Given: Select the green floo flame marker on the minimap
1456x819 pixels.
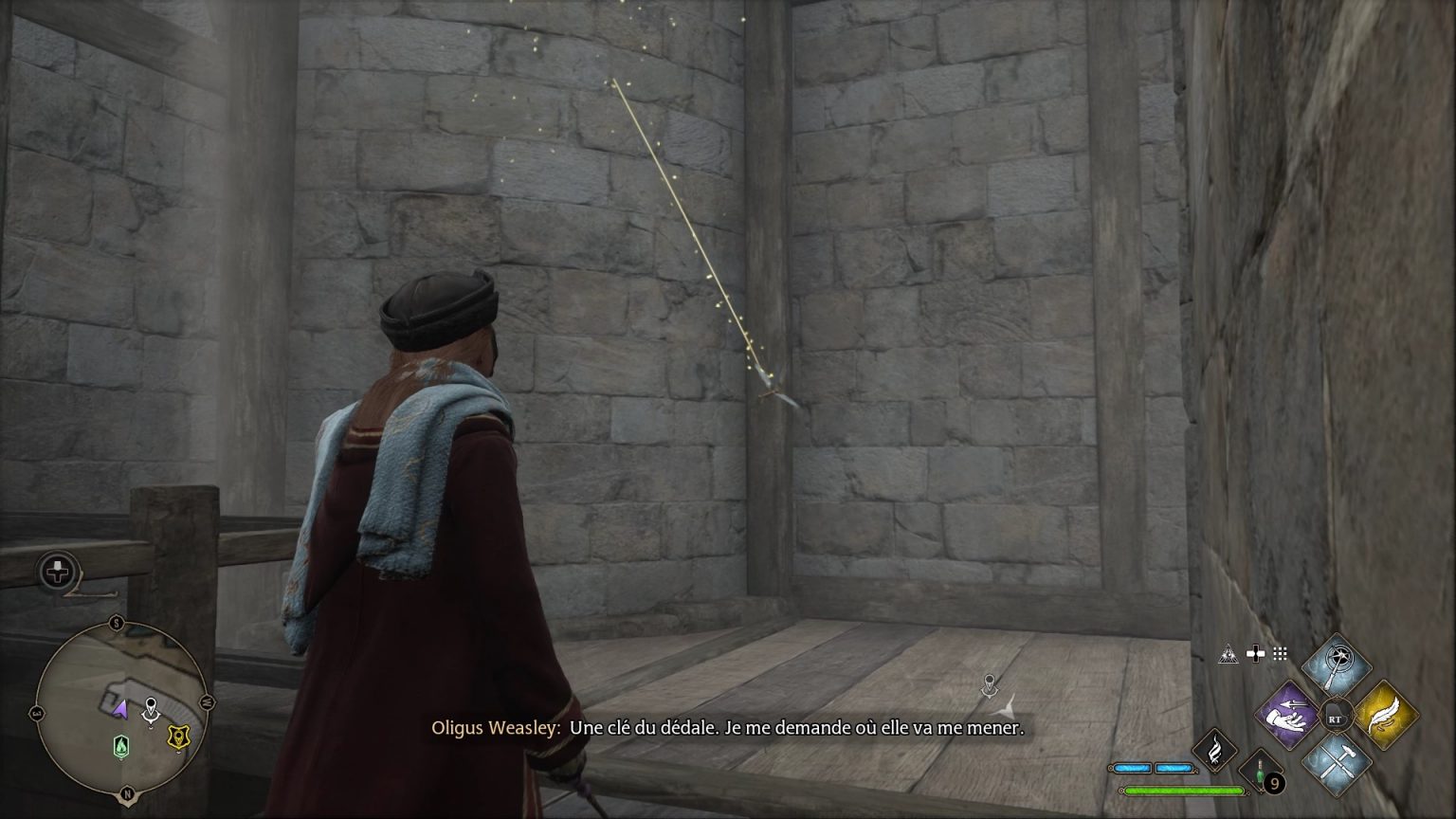Looking at the screenshot, I should point(121,745).
